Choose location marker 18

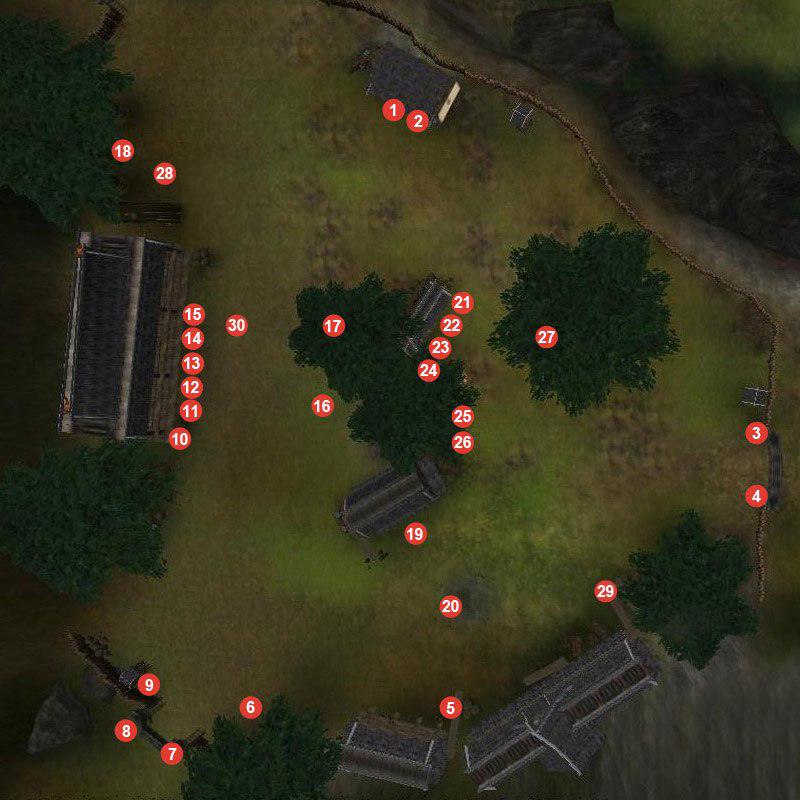[x=122, y=151]
